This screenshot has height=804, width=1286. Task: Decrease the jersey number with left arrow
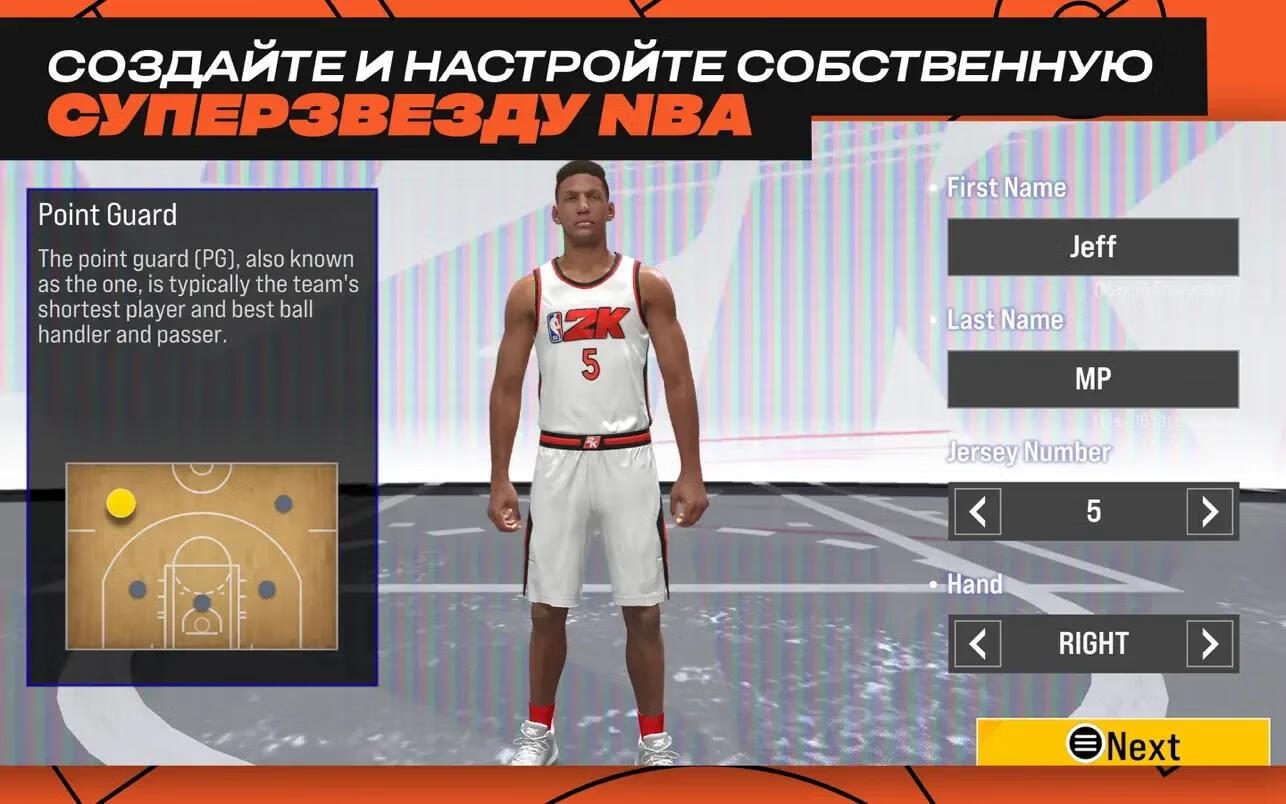click(977, 512)
